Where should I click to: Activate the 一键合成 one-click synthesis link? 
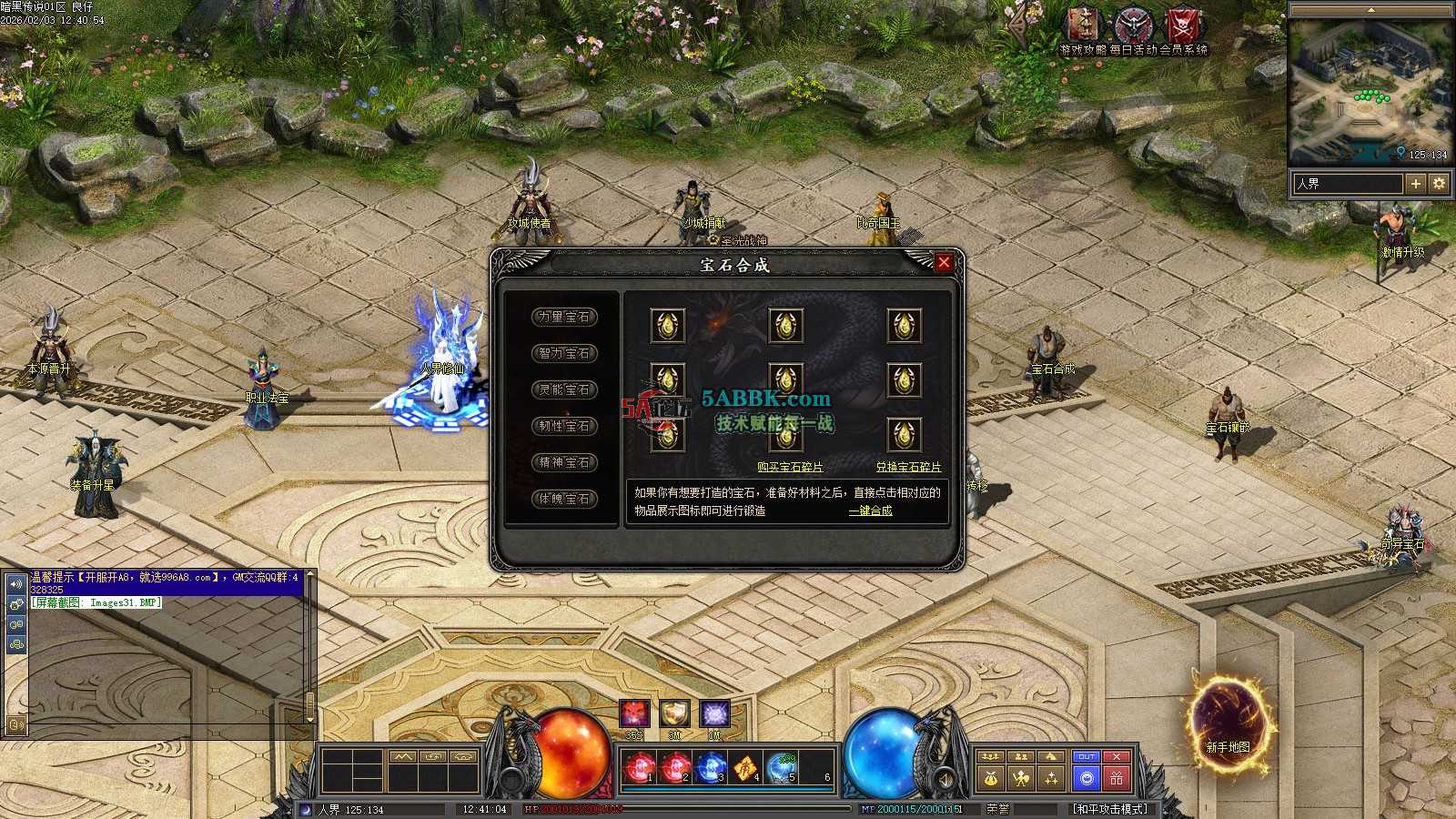click(x=870, y=511)
